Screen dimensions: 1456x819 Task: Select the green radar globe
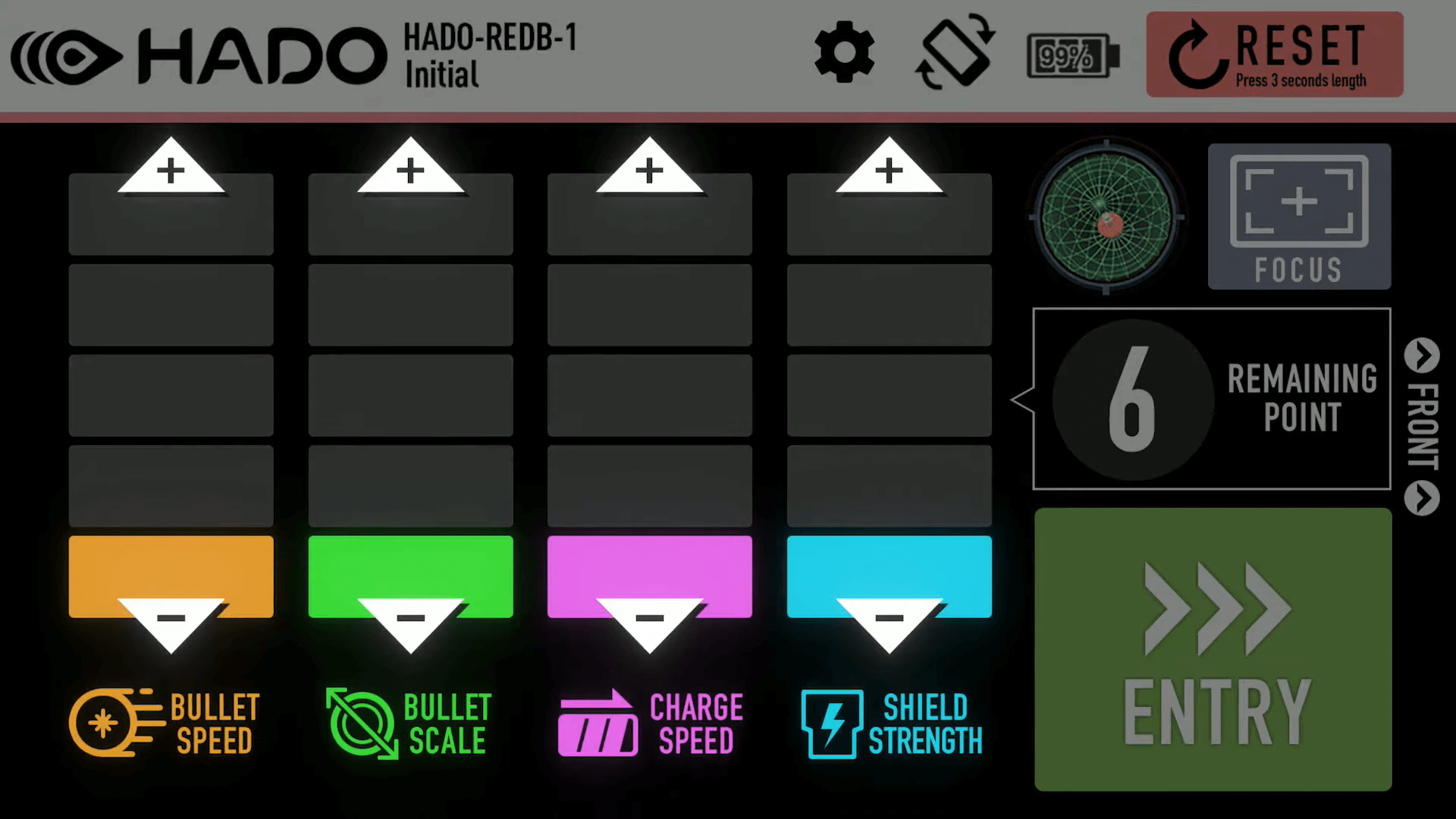[1106, 218]
